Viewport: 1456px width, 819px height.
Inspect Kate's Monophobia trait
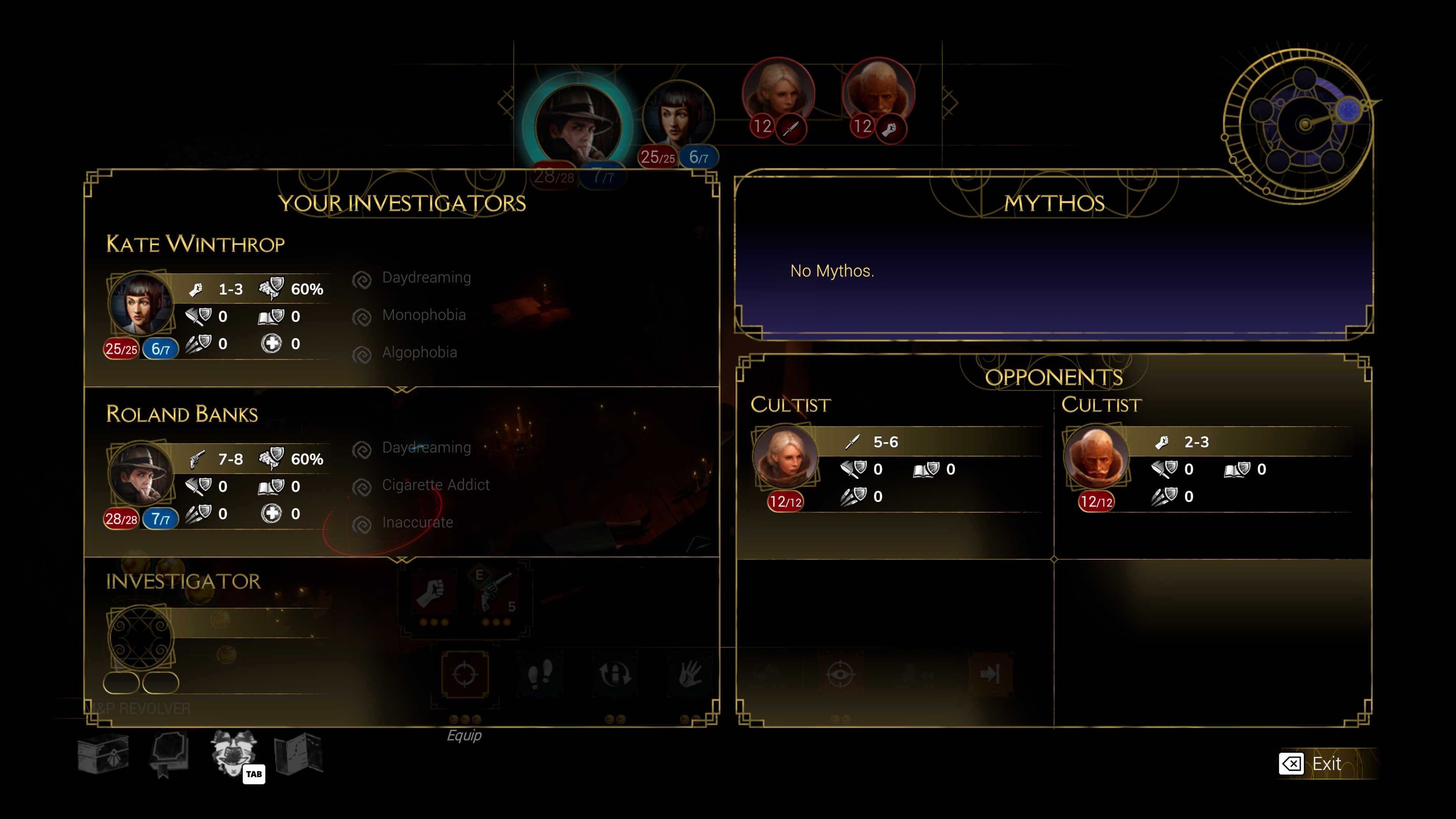click(424, 315)
